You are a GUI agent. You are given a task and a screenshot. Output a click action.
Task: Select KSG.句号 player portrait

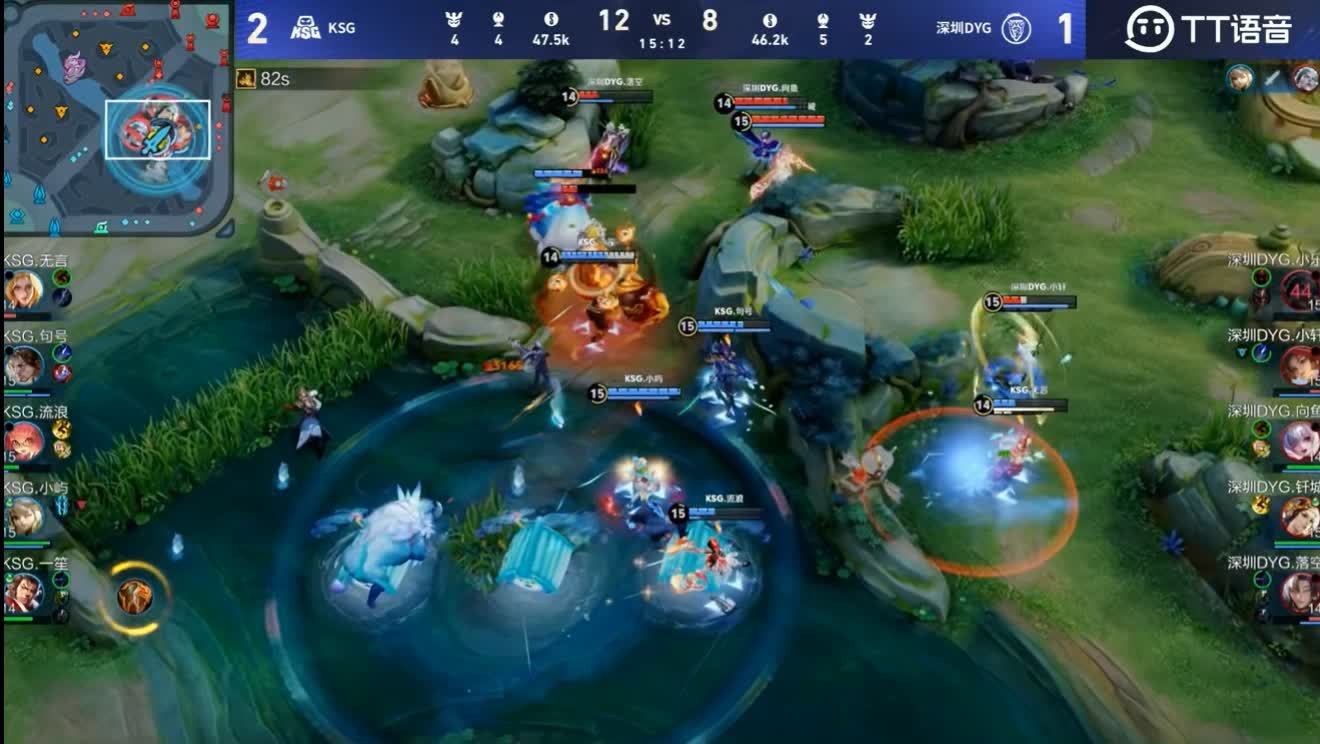tap(23, 365)
